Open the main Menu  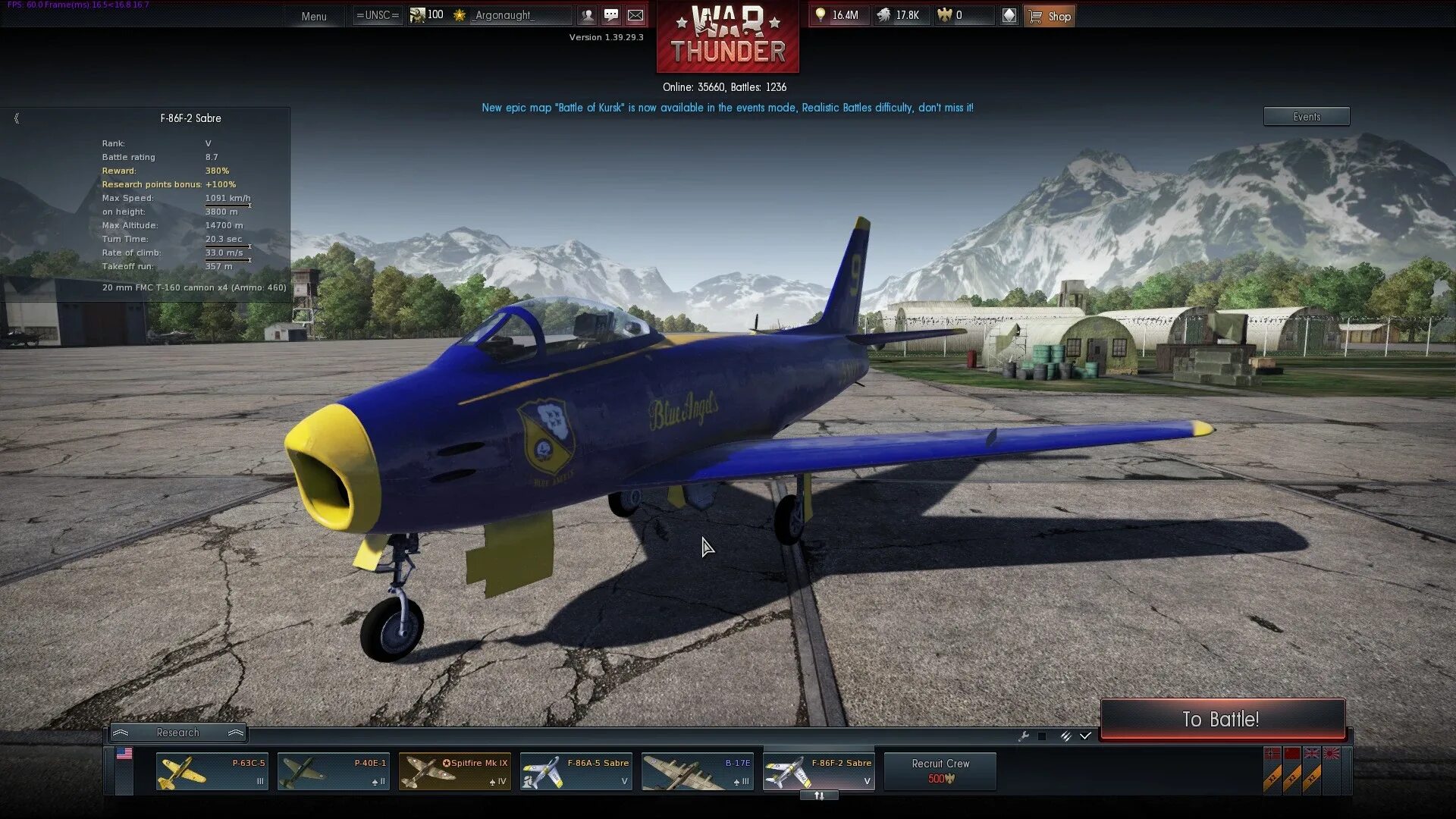pos(313,16)
